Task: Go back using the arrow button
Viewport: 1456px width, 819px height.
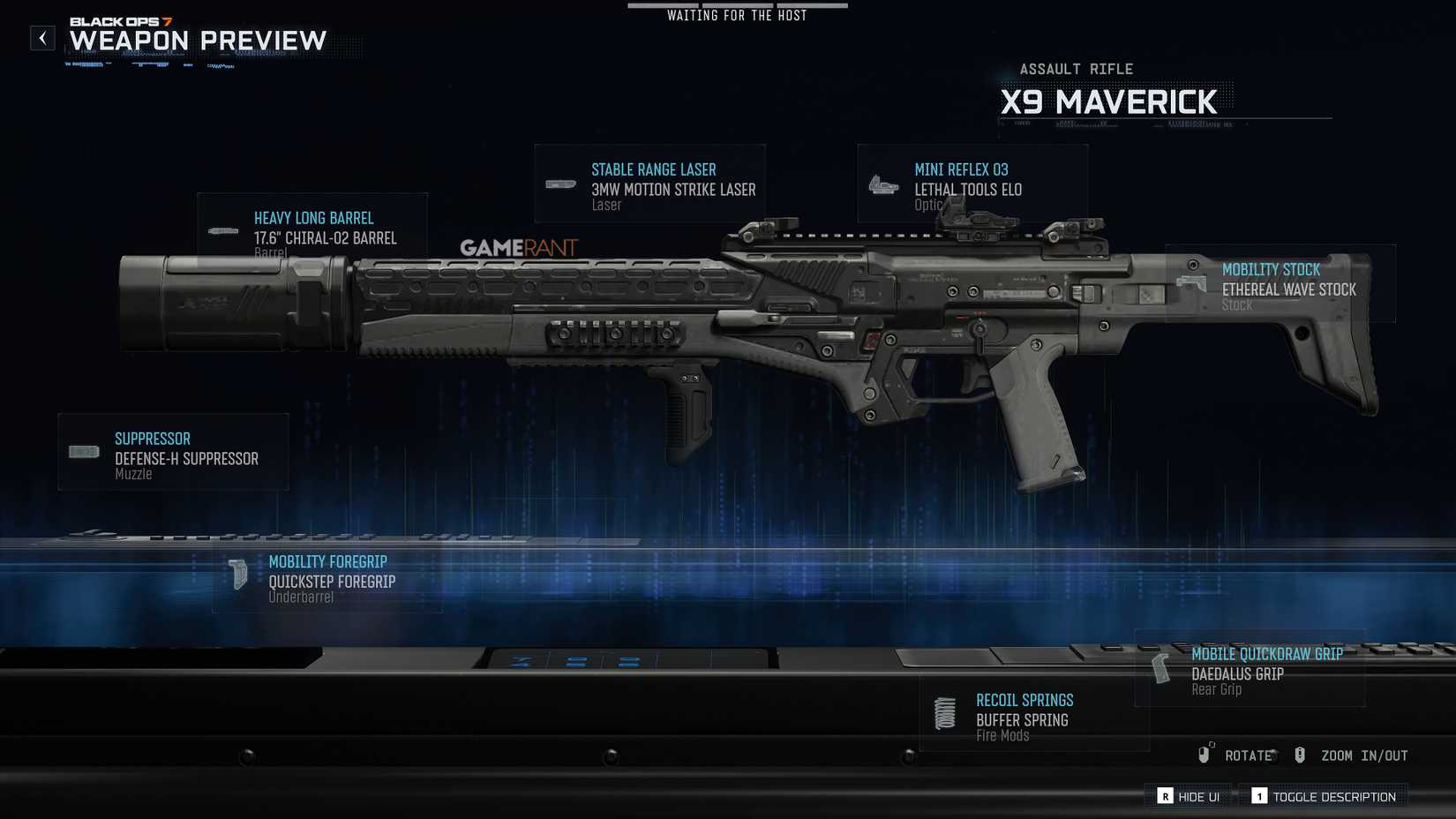Action: tap(41, 38)
